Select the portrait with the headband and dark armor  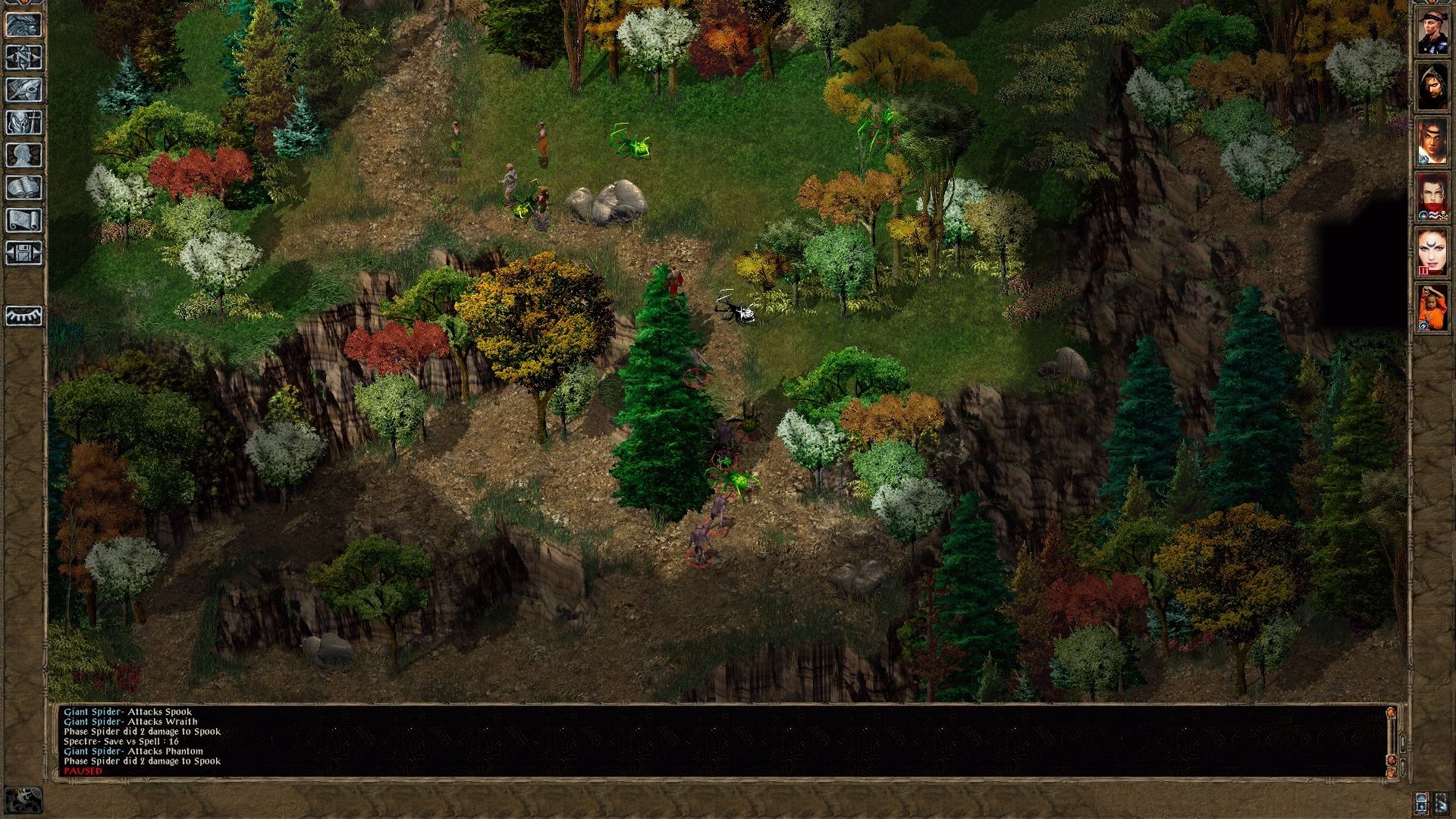click(1432, 32)
